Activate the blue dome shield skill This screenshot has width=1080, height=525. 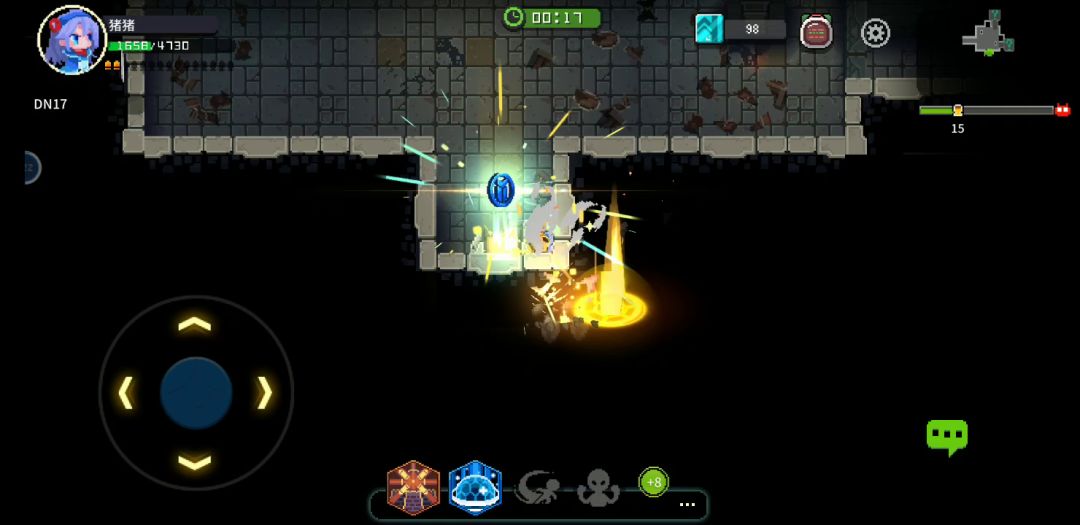pos(475,487)
